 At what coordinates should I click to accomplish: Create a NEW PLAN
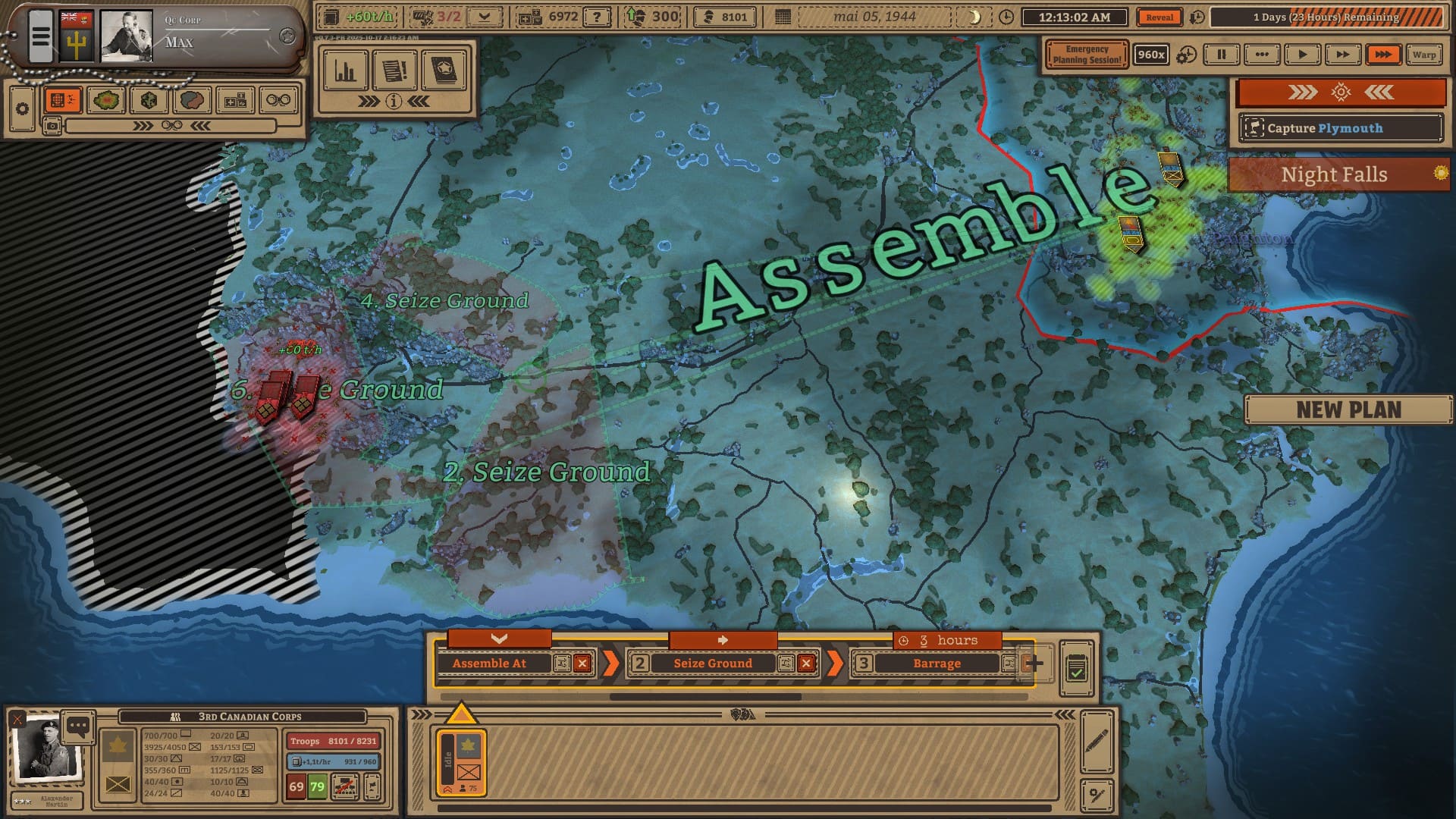pyautogui.click(x=1348, y=410)
